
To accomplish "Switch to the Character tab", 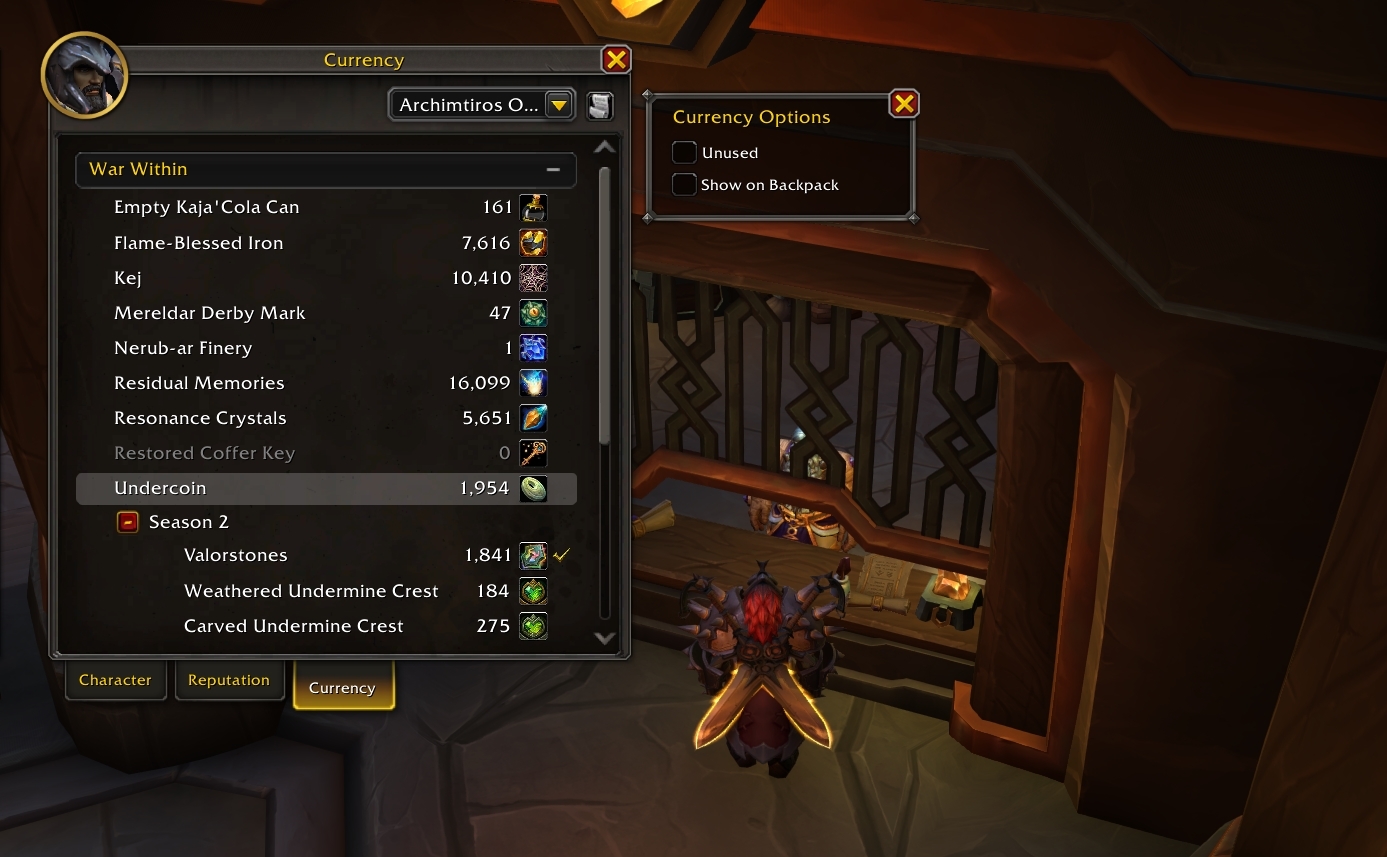I will coord(115,680).
